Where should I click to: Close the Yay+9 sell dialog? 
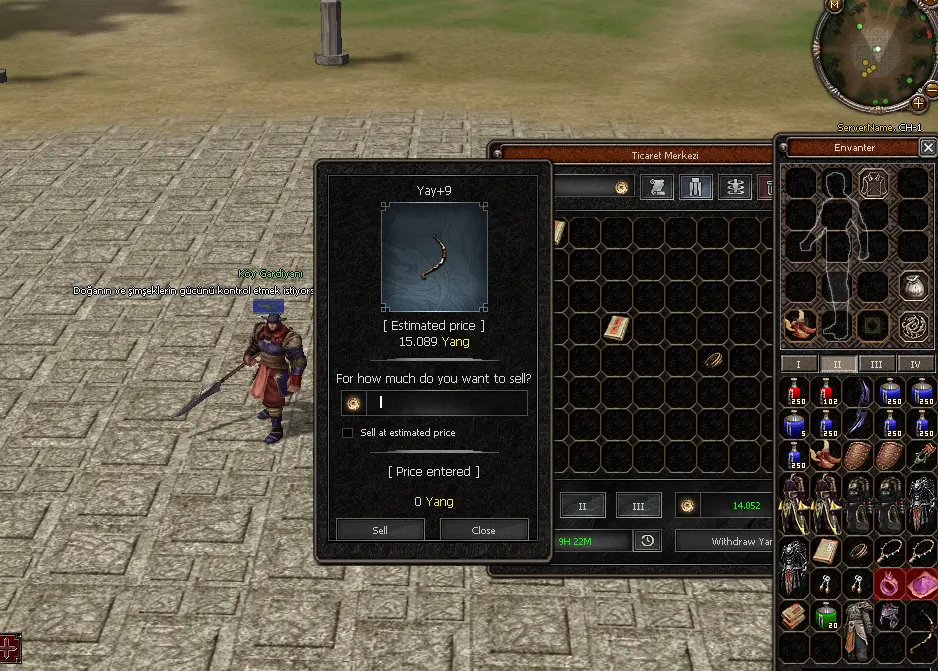click(484, 530)
